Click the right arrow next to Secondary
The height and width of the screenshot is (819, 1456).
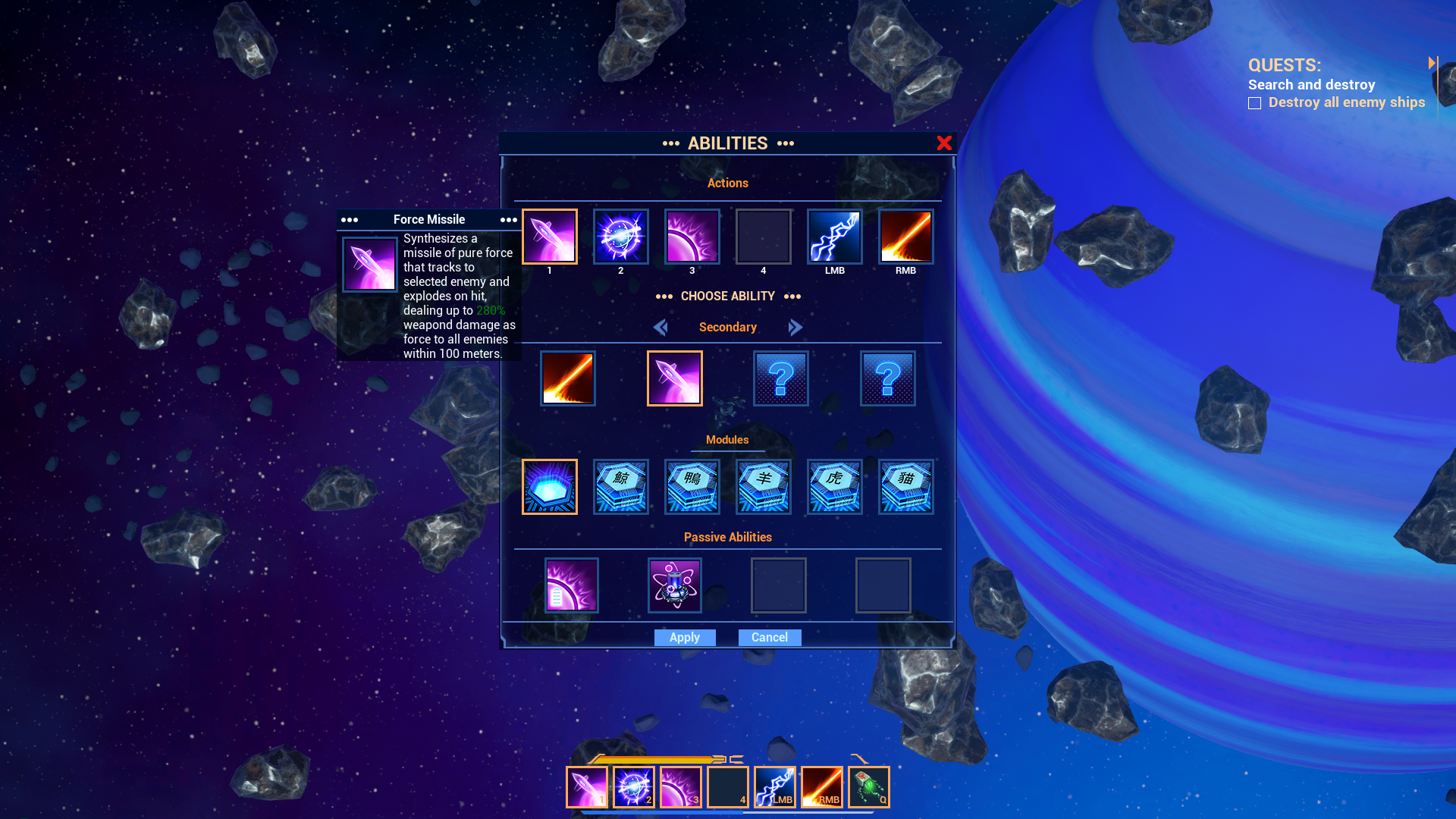(x=795, y=327)
